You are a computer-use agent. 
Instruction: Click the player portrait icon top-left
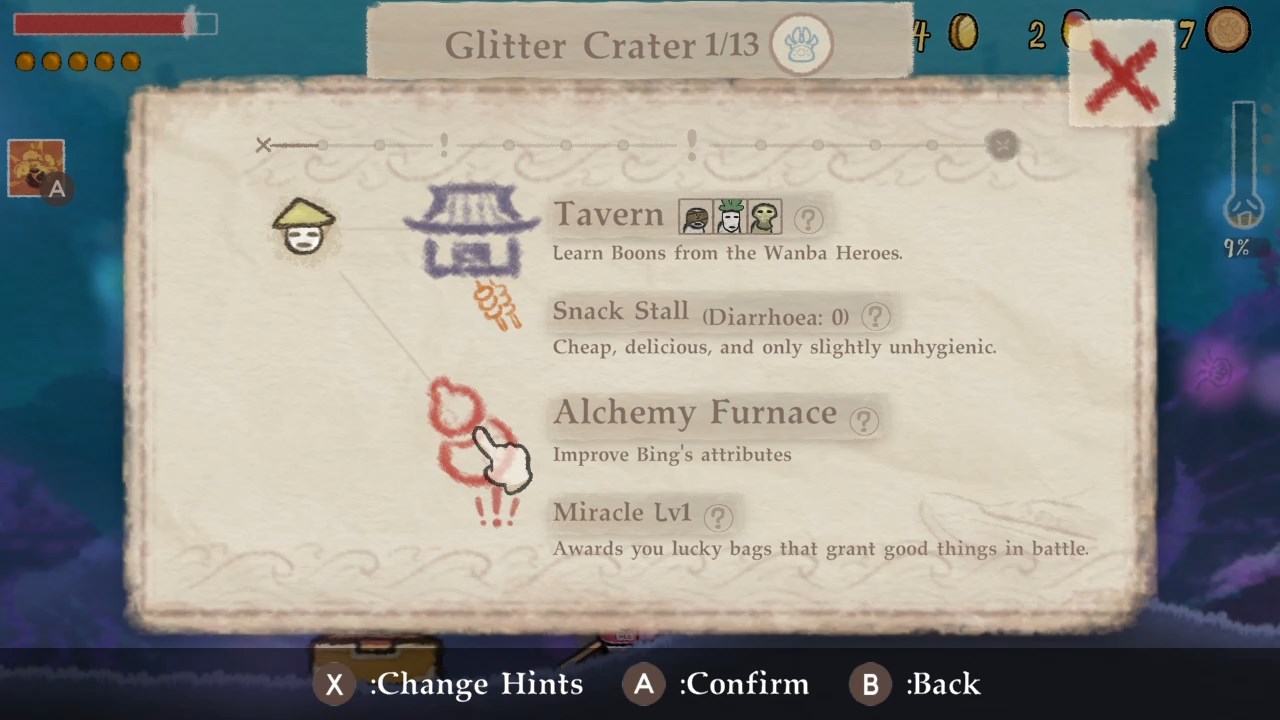[x=36, y=167]
